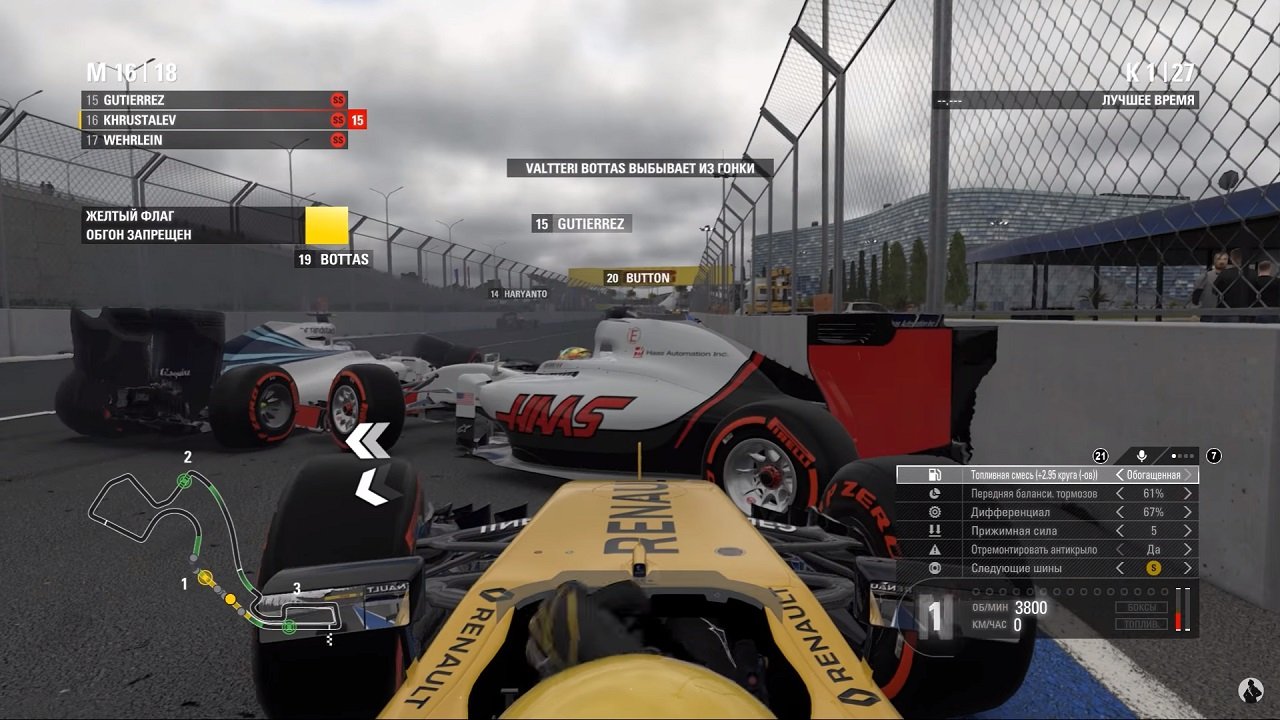Select KHRUSTALEV row in the standings
The width and height of the screenshot is (1280, 720).
[x=213, y=120]
